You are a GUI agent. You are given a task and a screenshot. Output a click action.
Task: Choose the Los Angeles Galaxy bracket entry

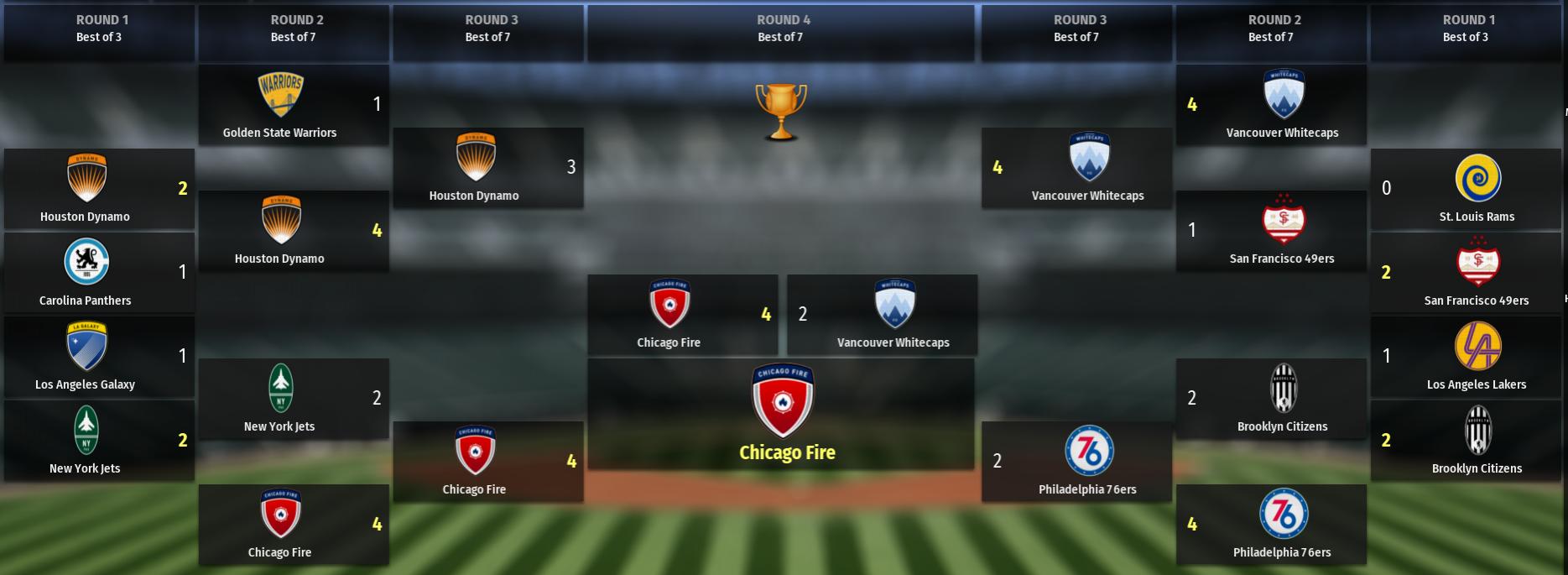[99, 357]
